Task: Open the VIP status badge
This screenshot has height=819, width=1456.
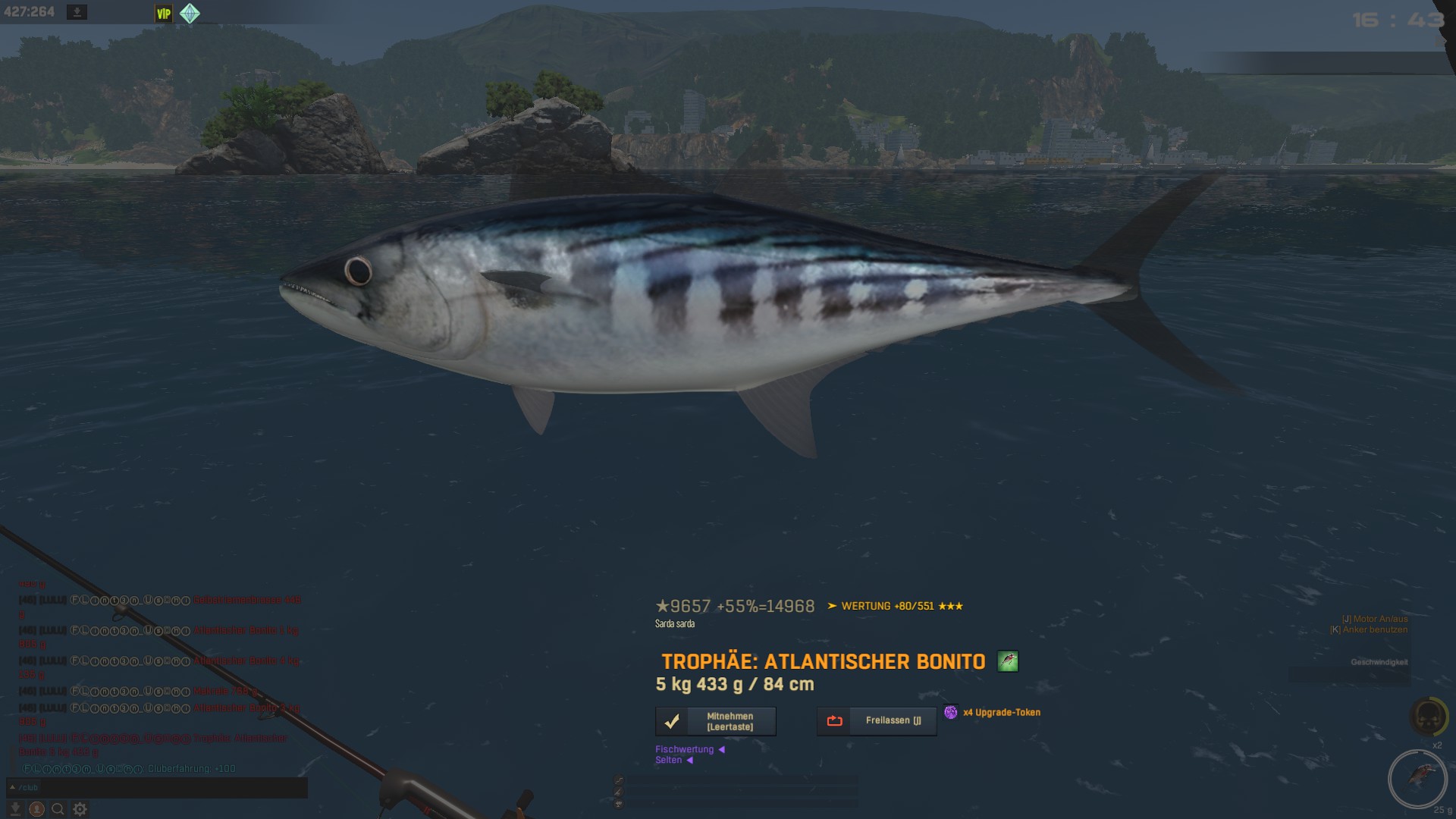Action: tap(164, 14)
